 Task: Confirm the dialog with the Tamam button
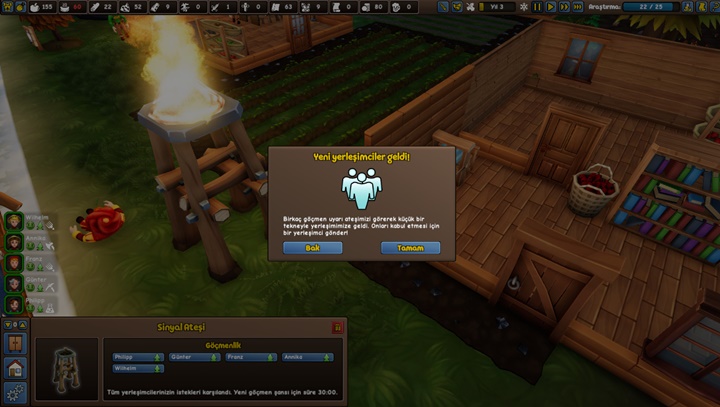tap(410, 247)
